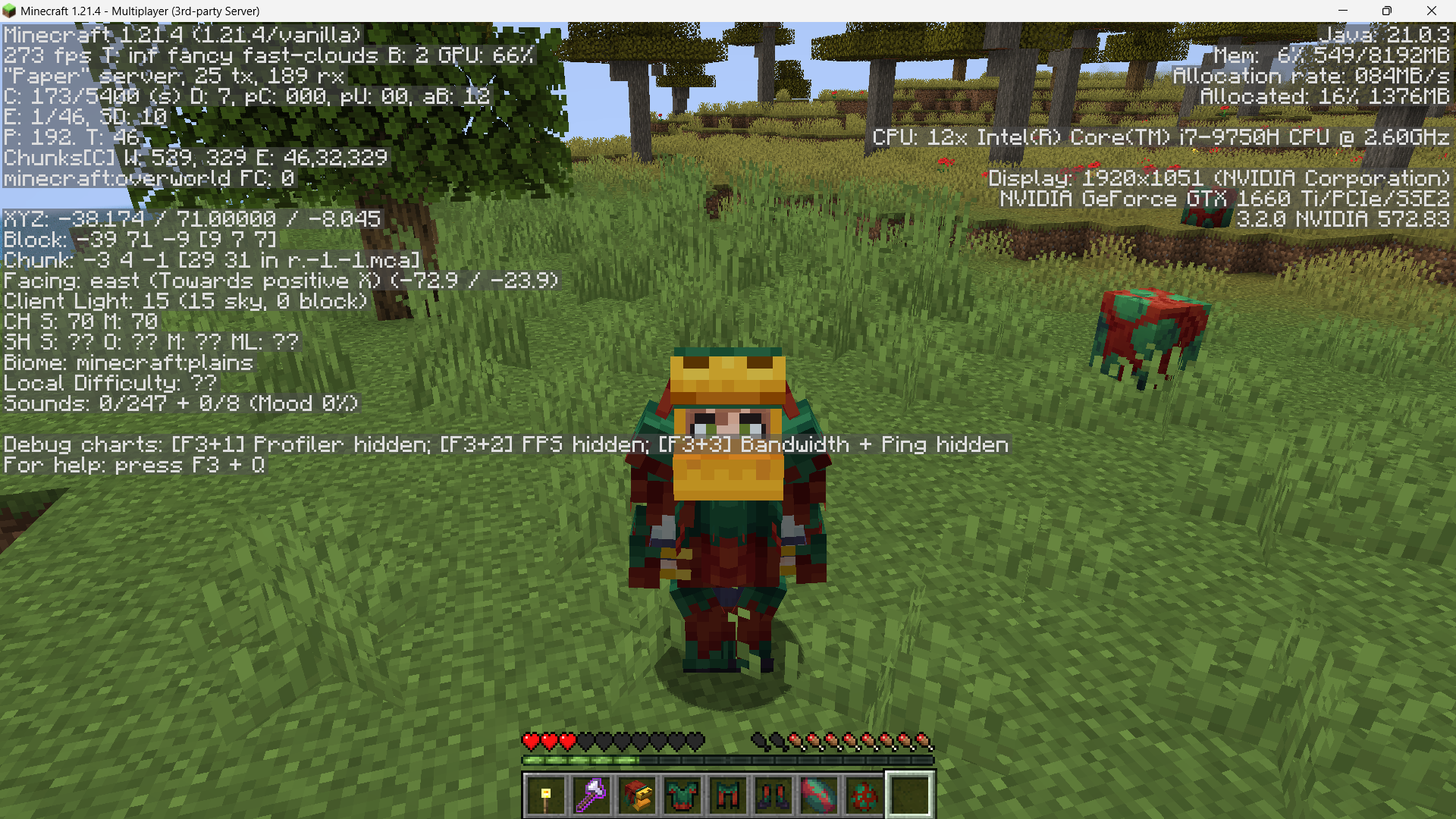This screenshot has height=819, width=1456.
Task: Click the empty selected hotbar slot
Action: point(910,794)
